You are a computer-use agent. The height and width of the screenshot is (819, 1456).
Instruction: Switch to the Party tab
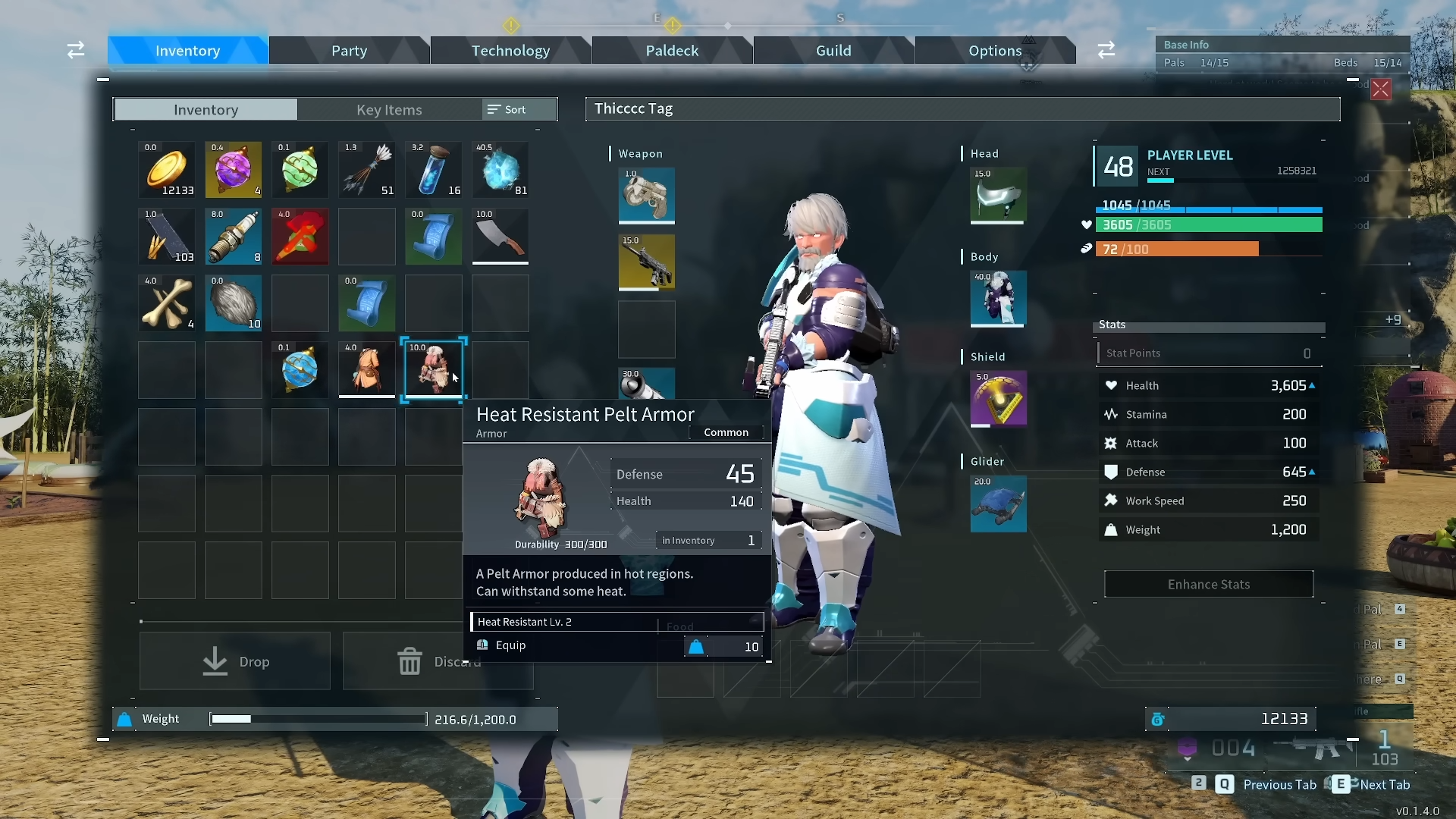(x=349, y=51)
